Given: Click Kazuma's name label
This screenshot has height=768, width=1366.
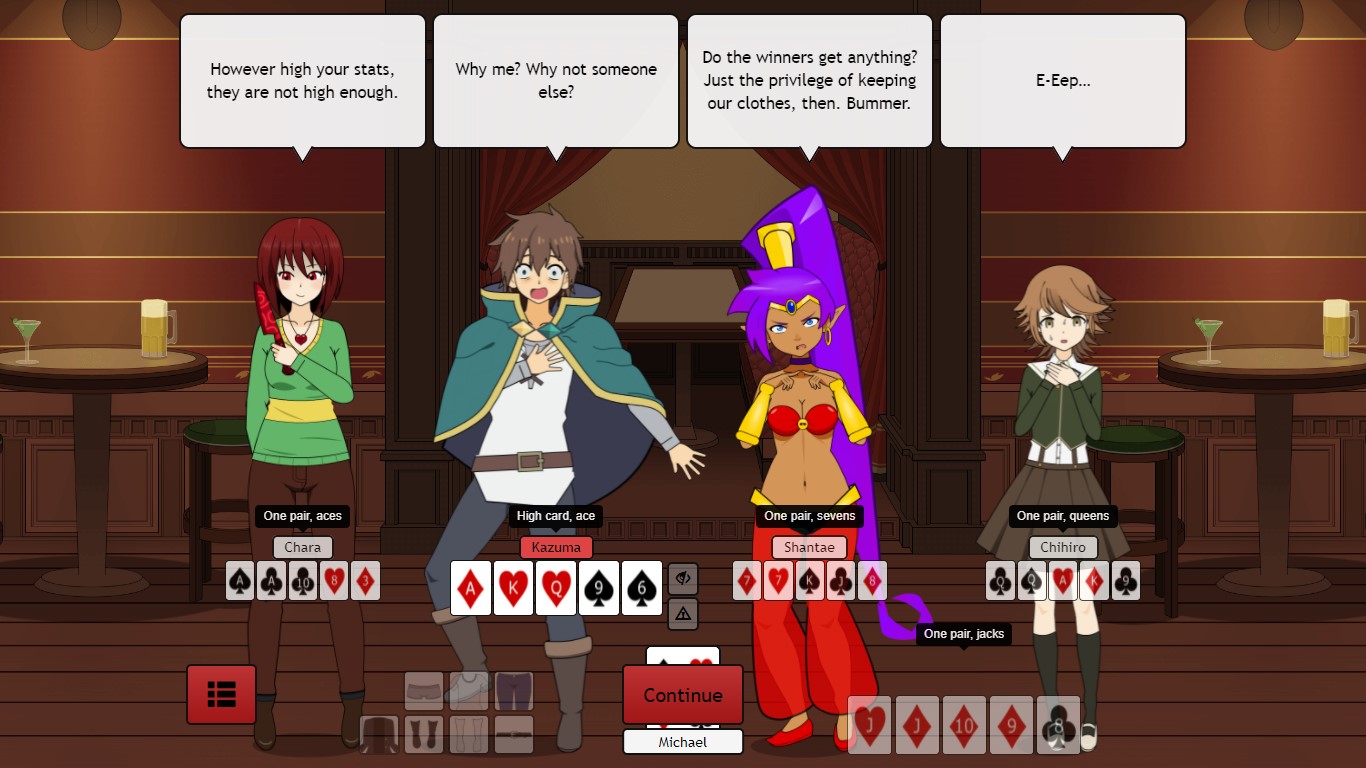Looking at the screenshot, I should click(555, 547).
